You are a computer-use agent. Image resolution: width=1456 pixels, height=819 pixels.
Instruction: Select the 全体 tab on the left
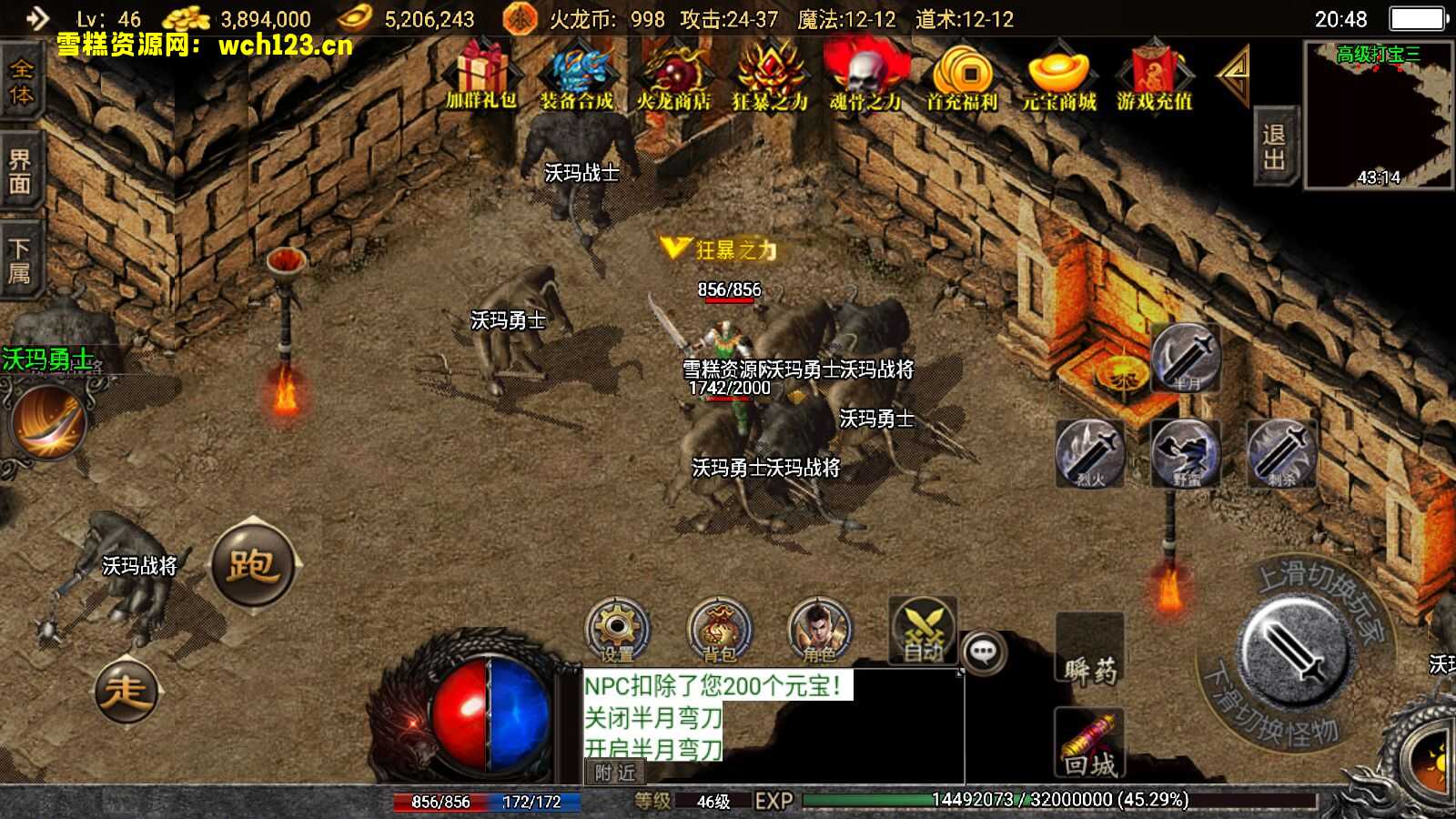pyautogui.click(x=20, y=83)
